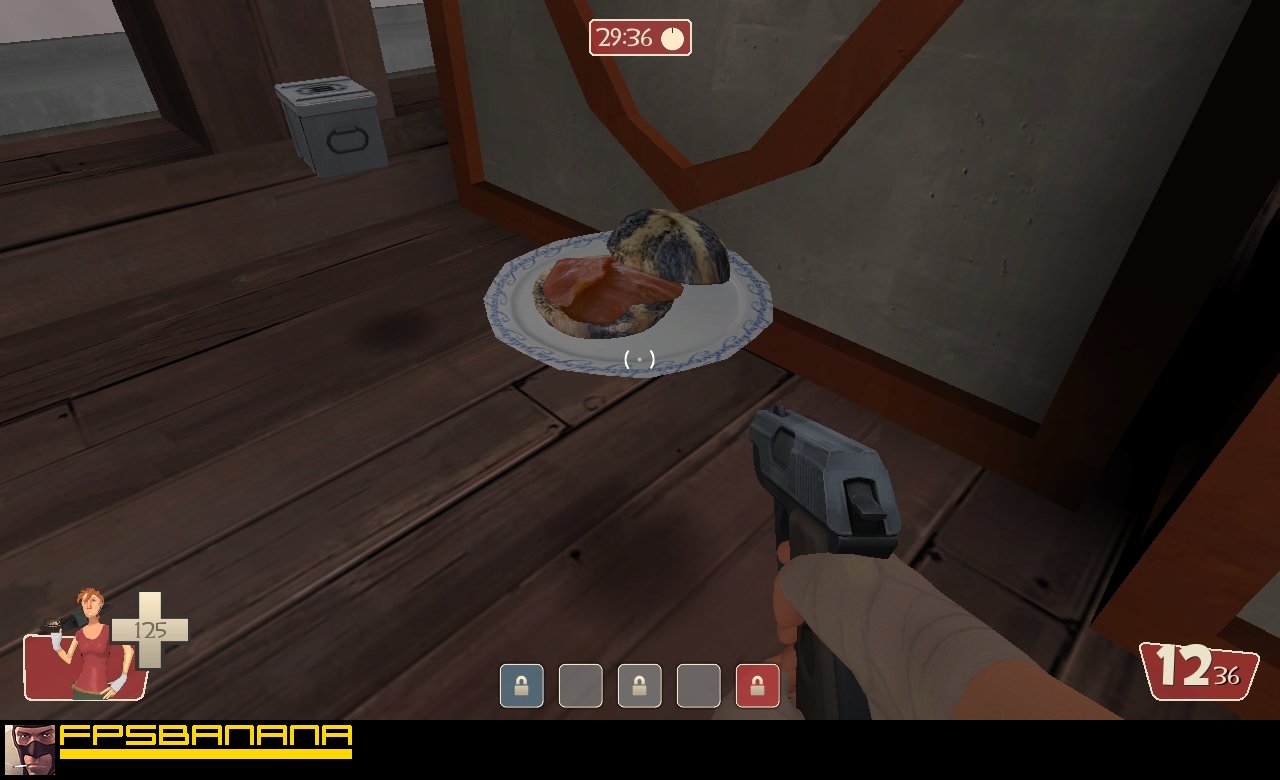The width and height of the screenshot is (1280, 780).
Task: Click the Spy face icon on the FPSBanana banner
Action: 30,749
